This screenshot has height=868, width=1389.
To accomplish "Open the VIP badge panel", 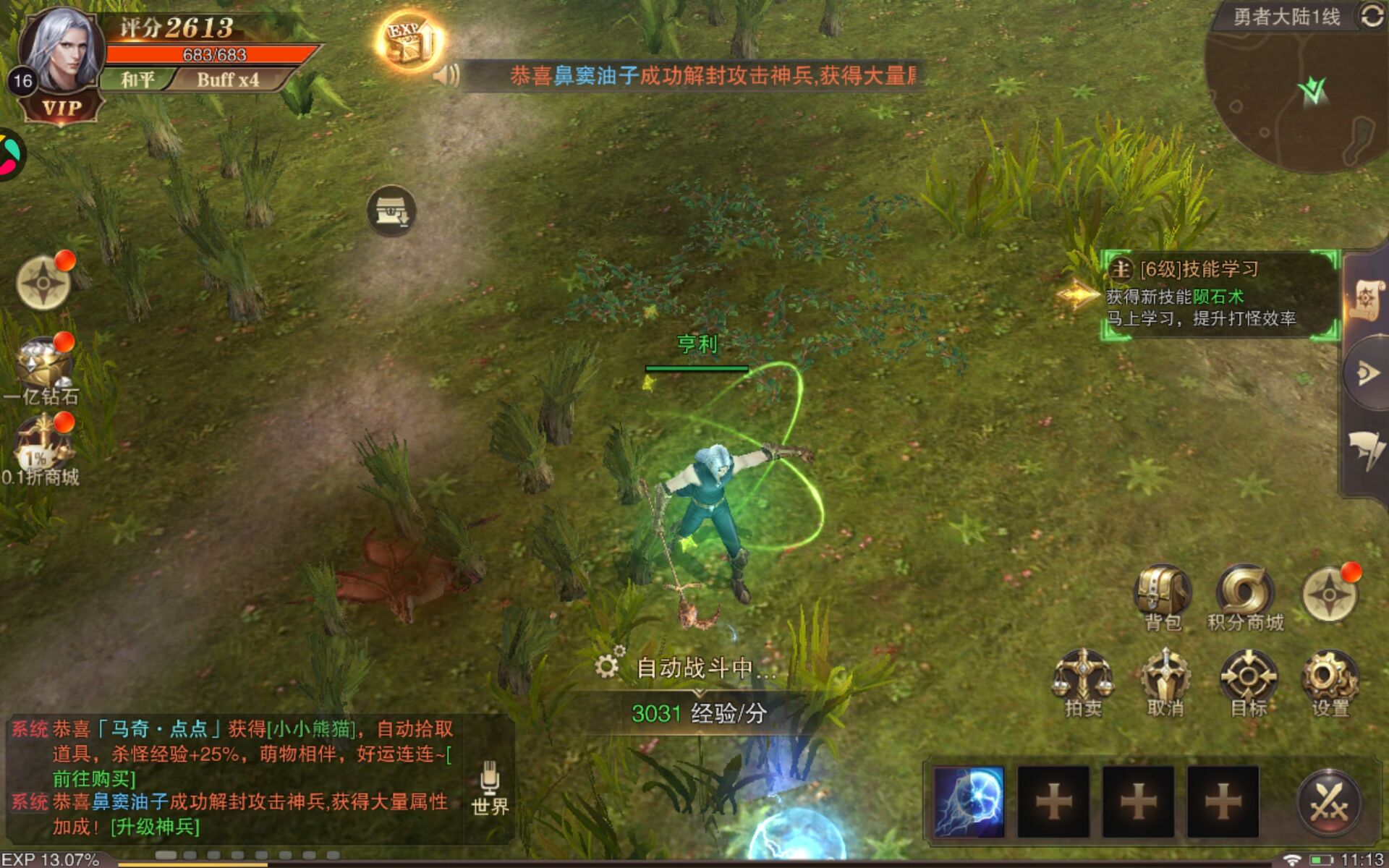I will (x=61, y=109).
